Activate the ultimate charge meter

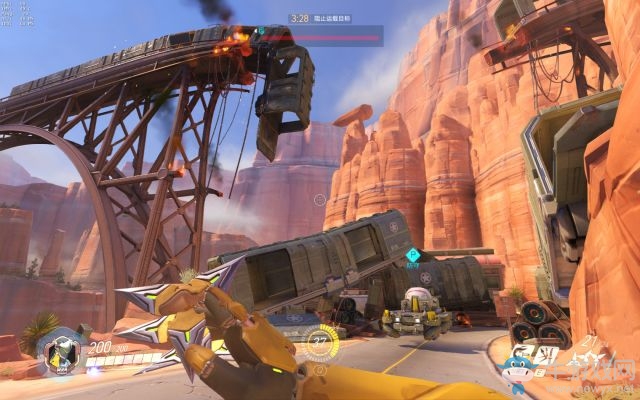(x=320, y=339)
